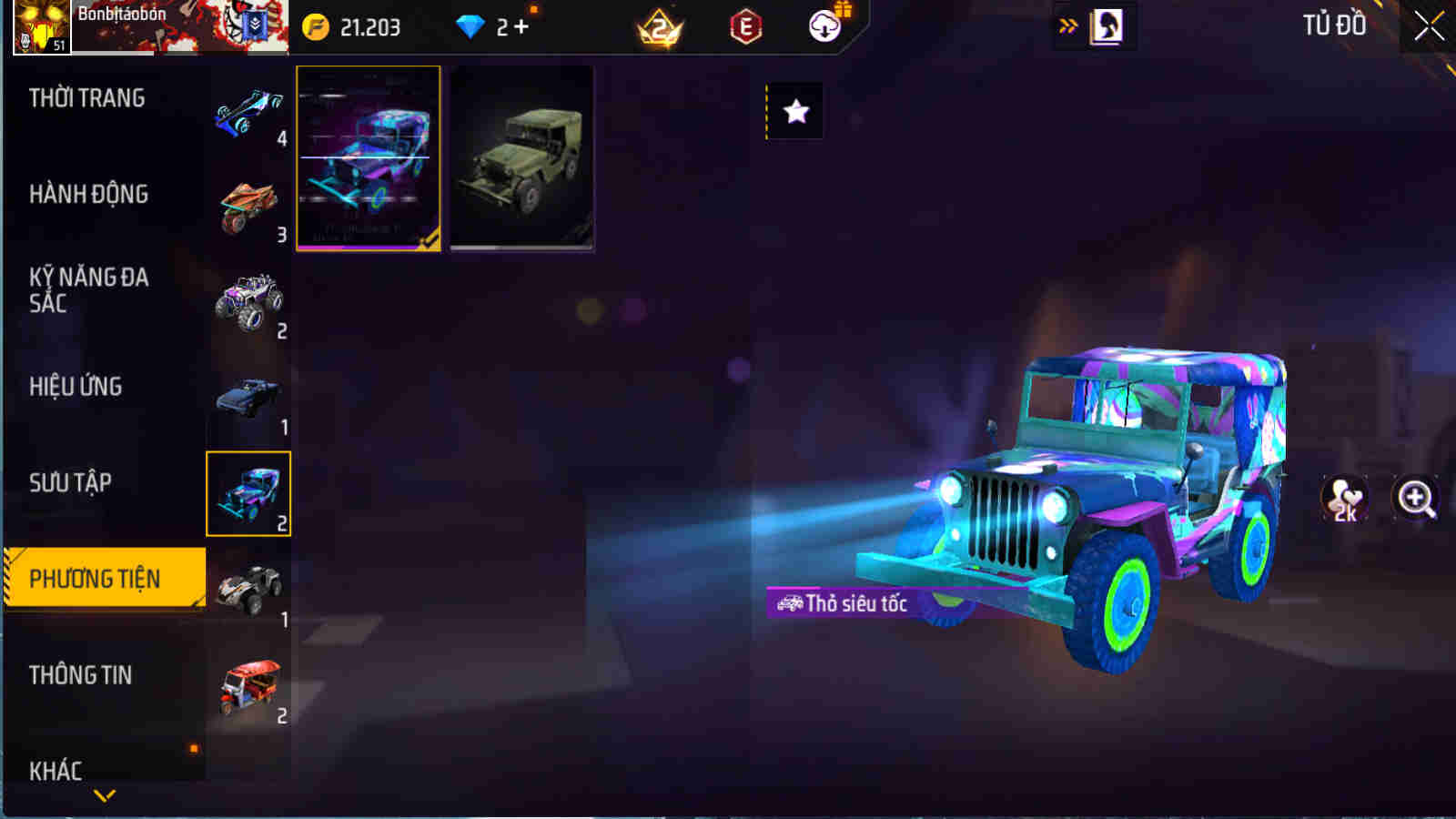Select the neon jeep skin thumbnail
The width and height of the screenshot is (1456, 819).
pyautogui.click(x=368, y=157)
